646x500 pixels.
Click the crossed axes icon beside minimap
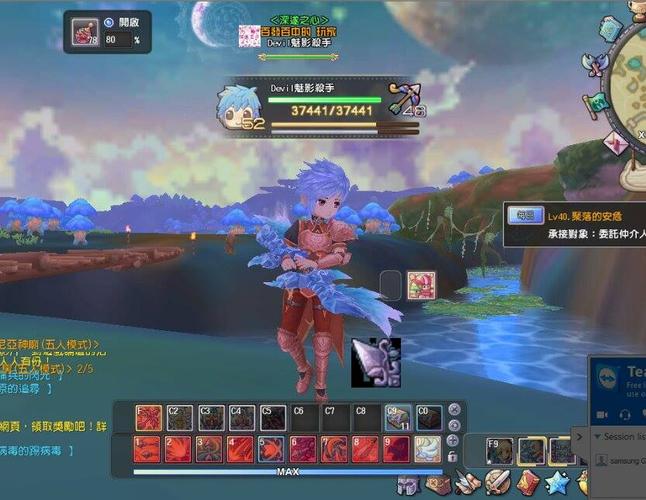pos(598,64)
